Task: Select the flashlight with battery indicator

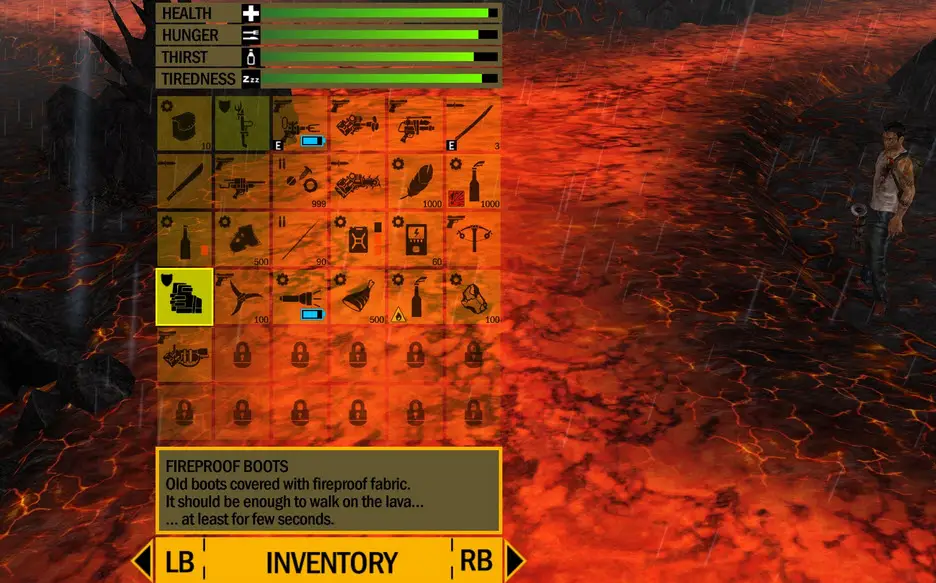Action: [300, 296]
